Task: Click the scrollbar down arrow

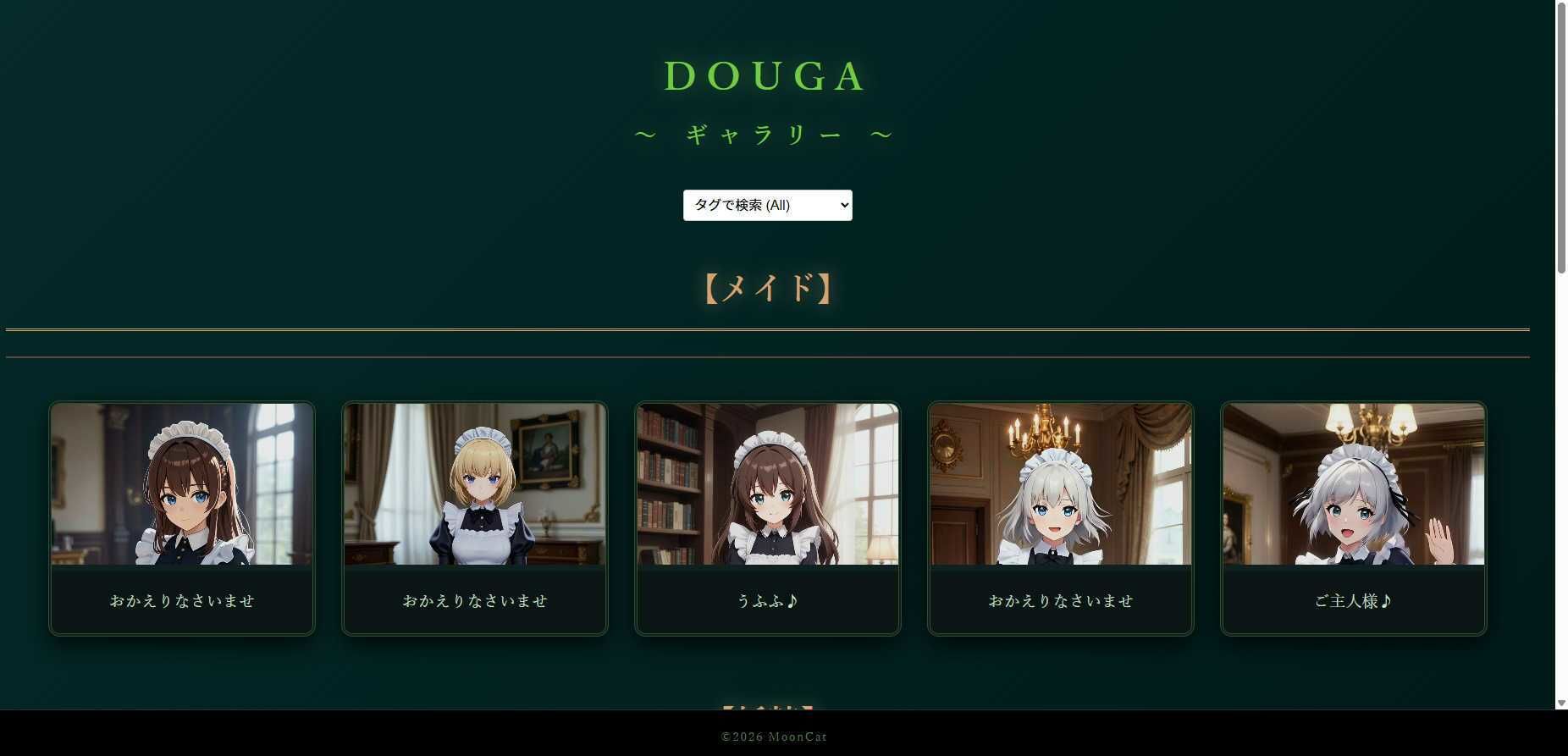Action: coord(1561,701)
